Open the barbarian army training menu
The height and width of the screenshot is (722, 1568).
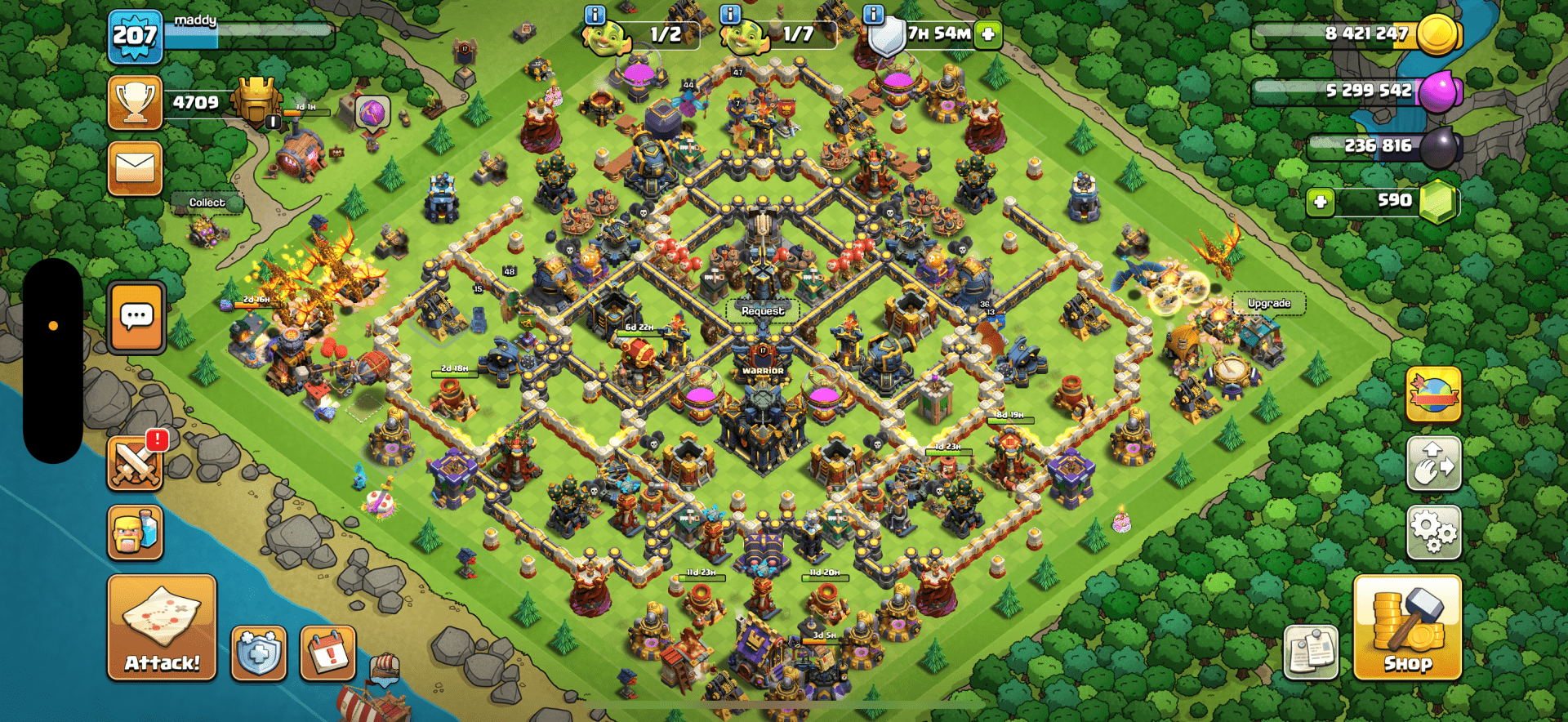point(135,532)
